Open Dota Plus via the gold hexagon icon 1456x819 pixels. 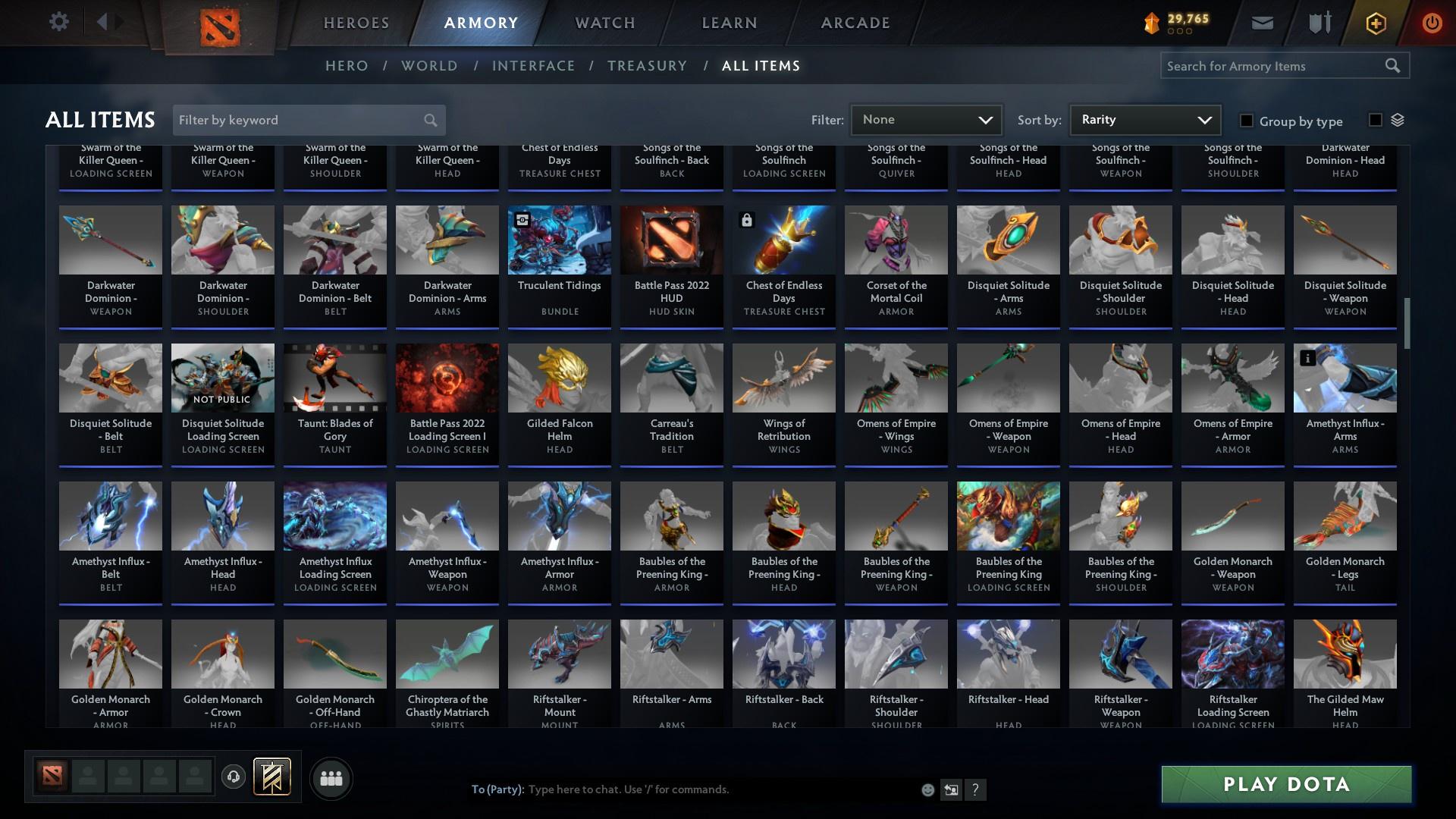click(x=1375, y=23)
